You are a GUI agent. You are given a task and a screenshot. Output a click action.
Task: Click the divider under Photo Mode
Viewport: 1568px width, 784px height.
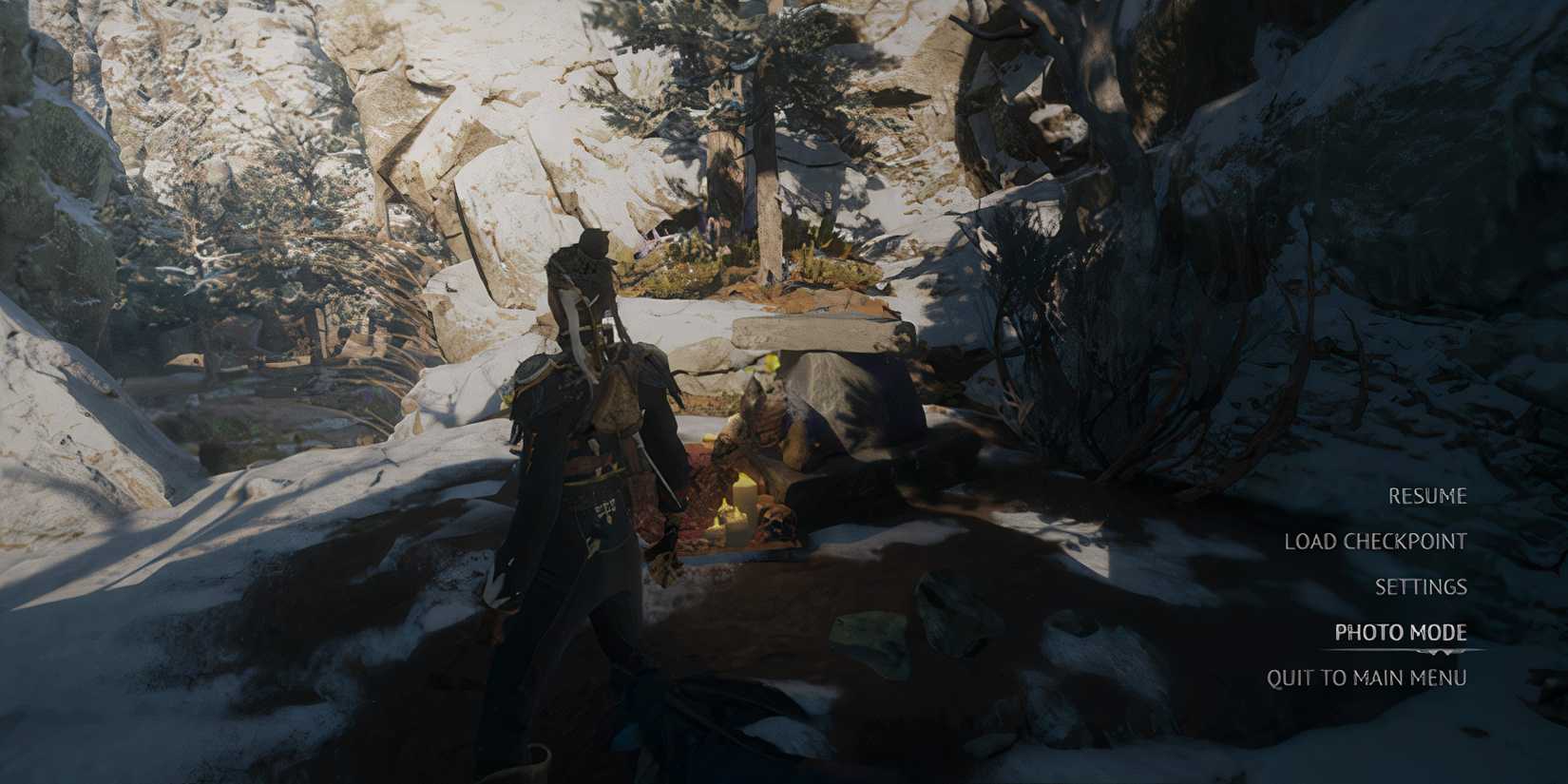pos(1398,651)
